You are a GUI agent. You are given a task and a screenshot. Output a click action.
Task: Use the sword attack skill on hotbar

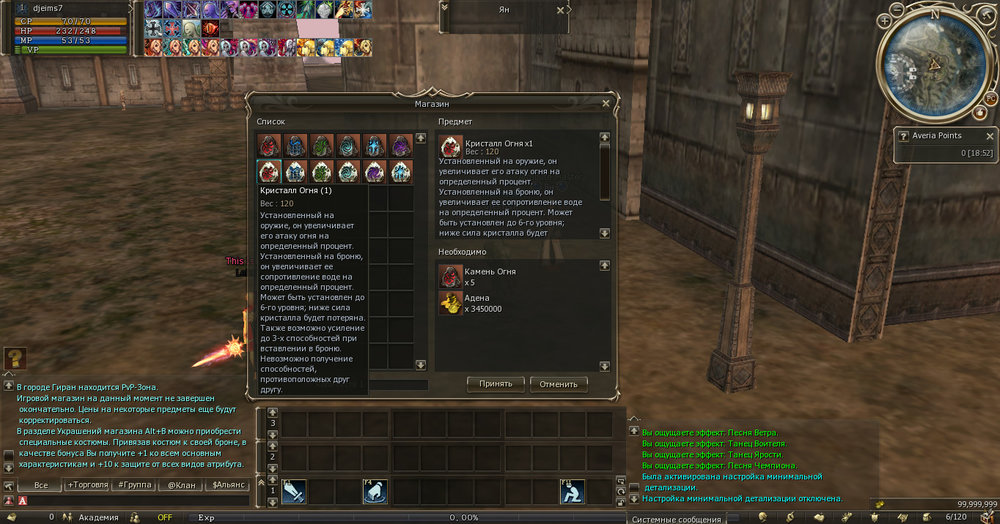294,492
